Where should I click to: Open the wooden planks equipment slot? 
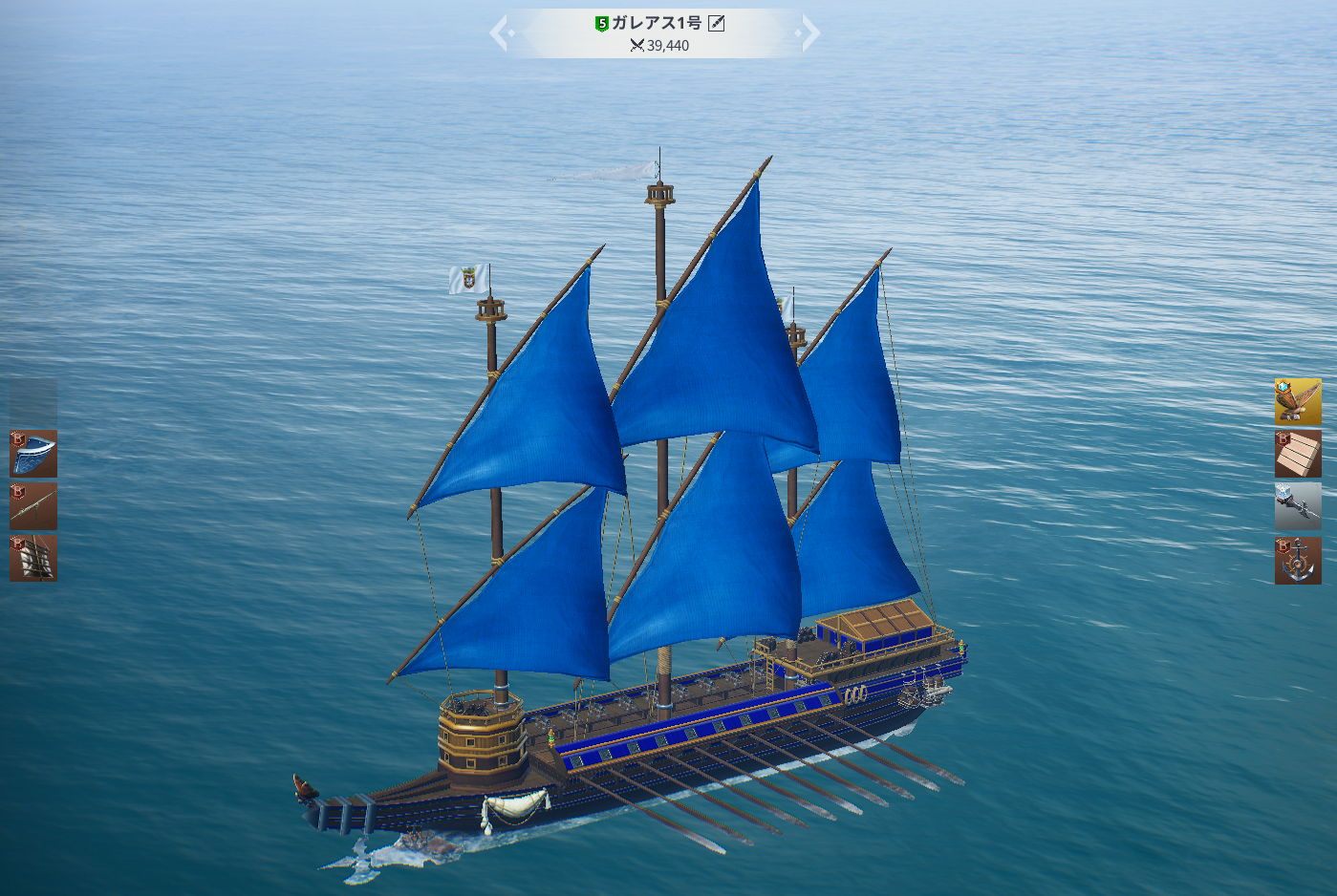click(x=1298, y=454)
